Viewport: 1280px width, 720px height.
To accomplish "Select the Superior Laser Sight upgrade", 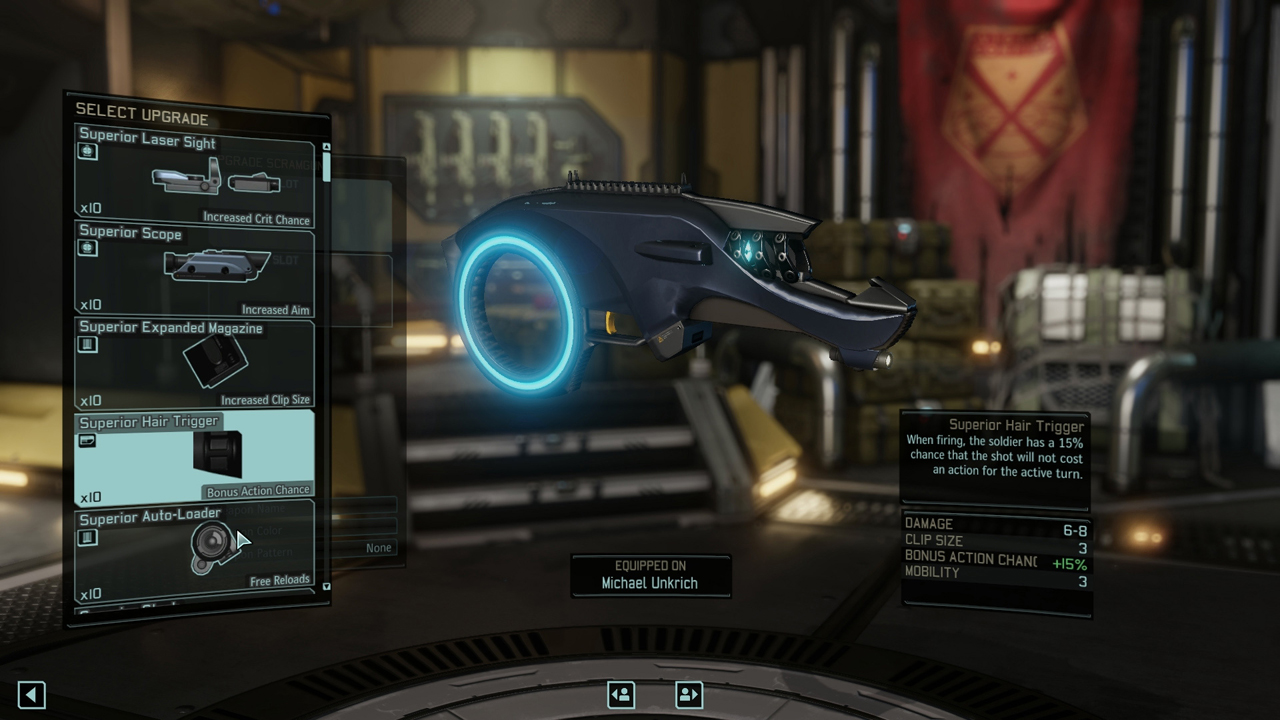I will click(195, 176).
